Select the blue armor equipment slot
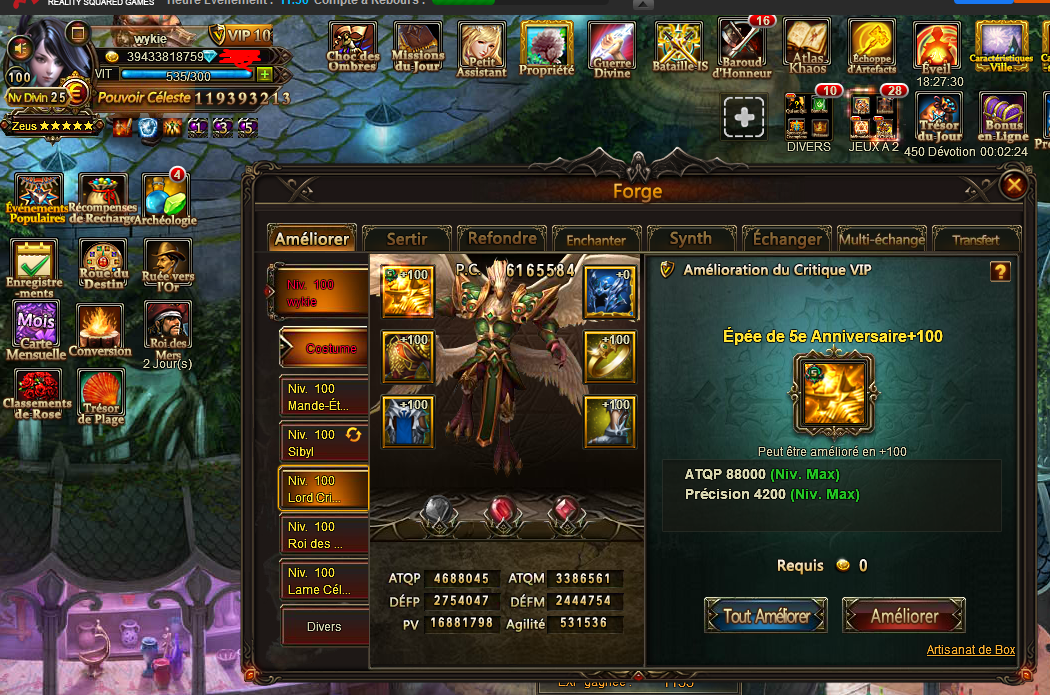The width and height of the screenshot is (1050, 695). (x=407, y=421)
